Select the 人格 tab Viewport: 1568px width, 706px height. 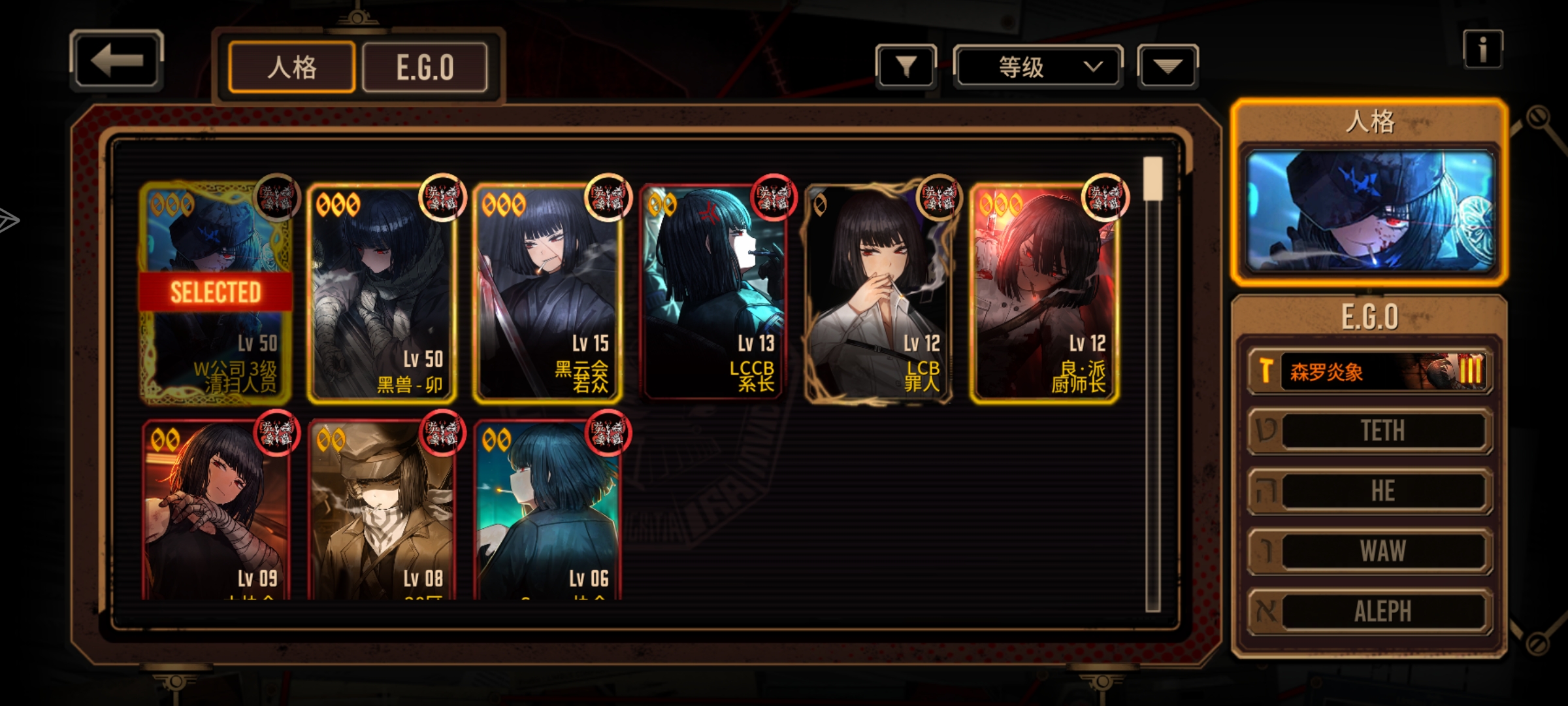pos(292,67)
